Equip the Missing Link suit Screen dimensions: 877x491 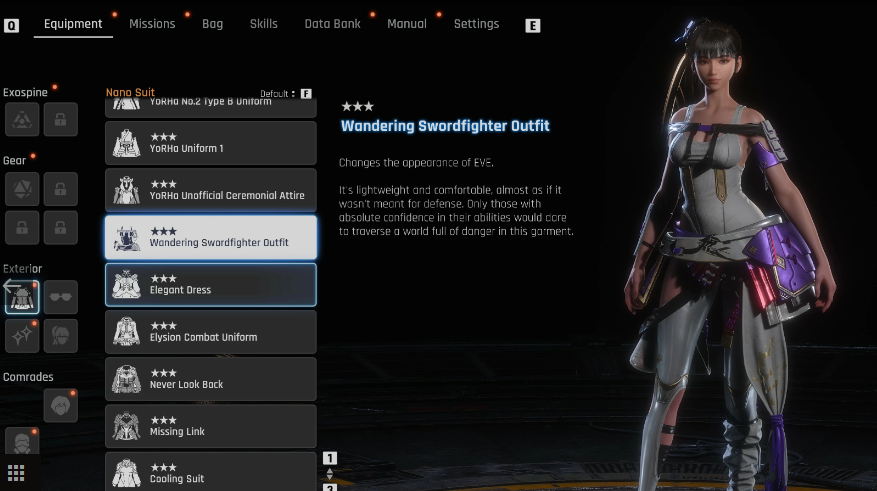[x=211, y=426]
